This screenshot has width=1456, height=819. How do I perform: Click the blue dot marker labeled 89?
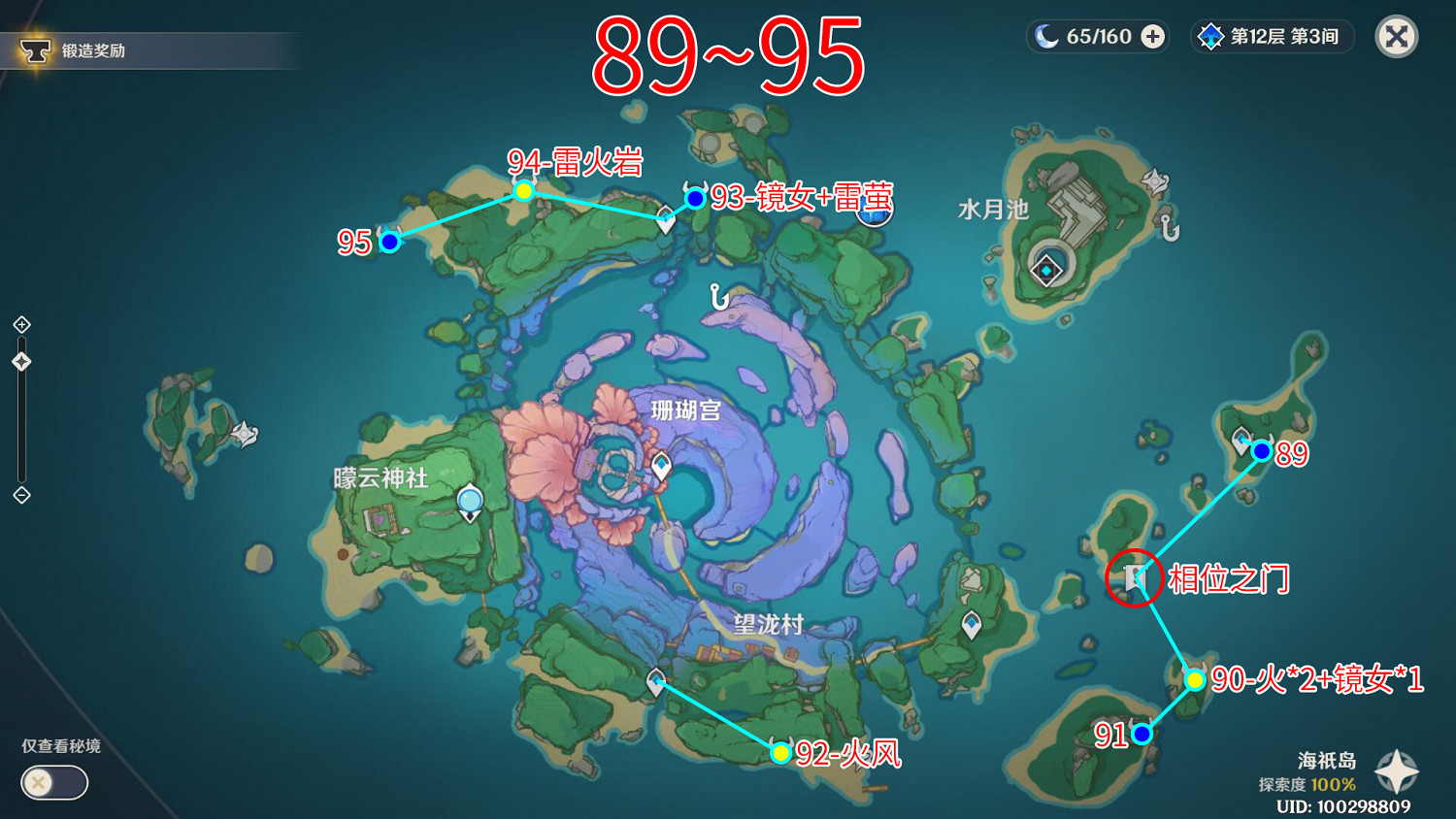coord(1261,450)
